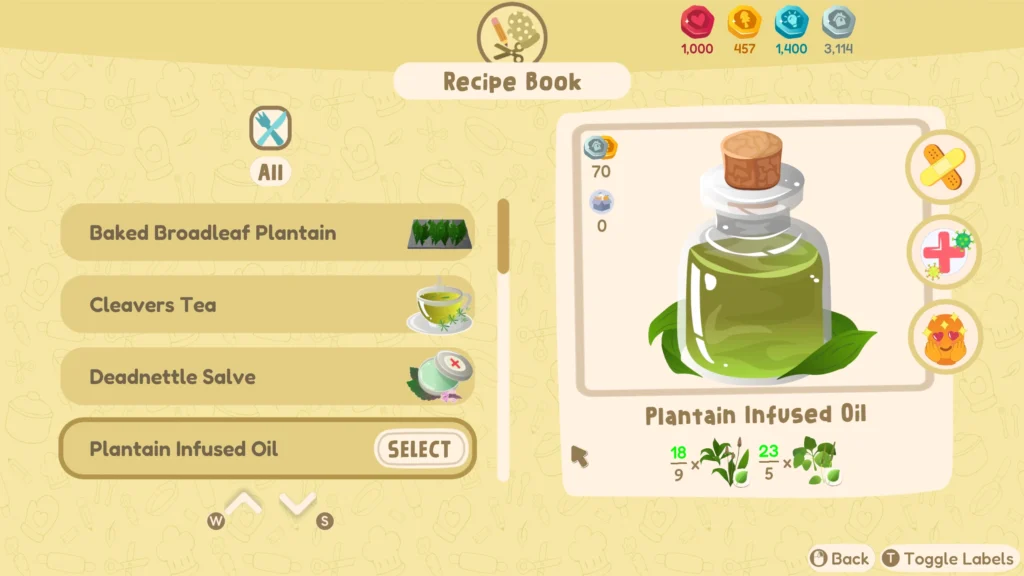
Task: Choose the Cleavers Tea recipe
Action: [x=267, y=305]
